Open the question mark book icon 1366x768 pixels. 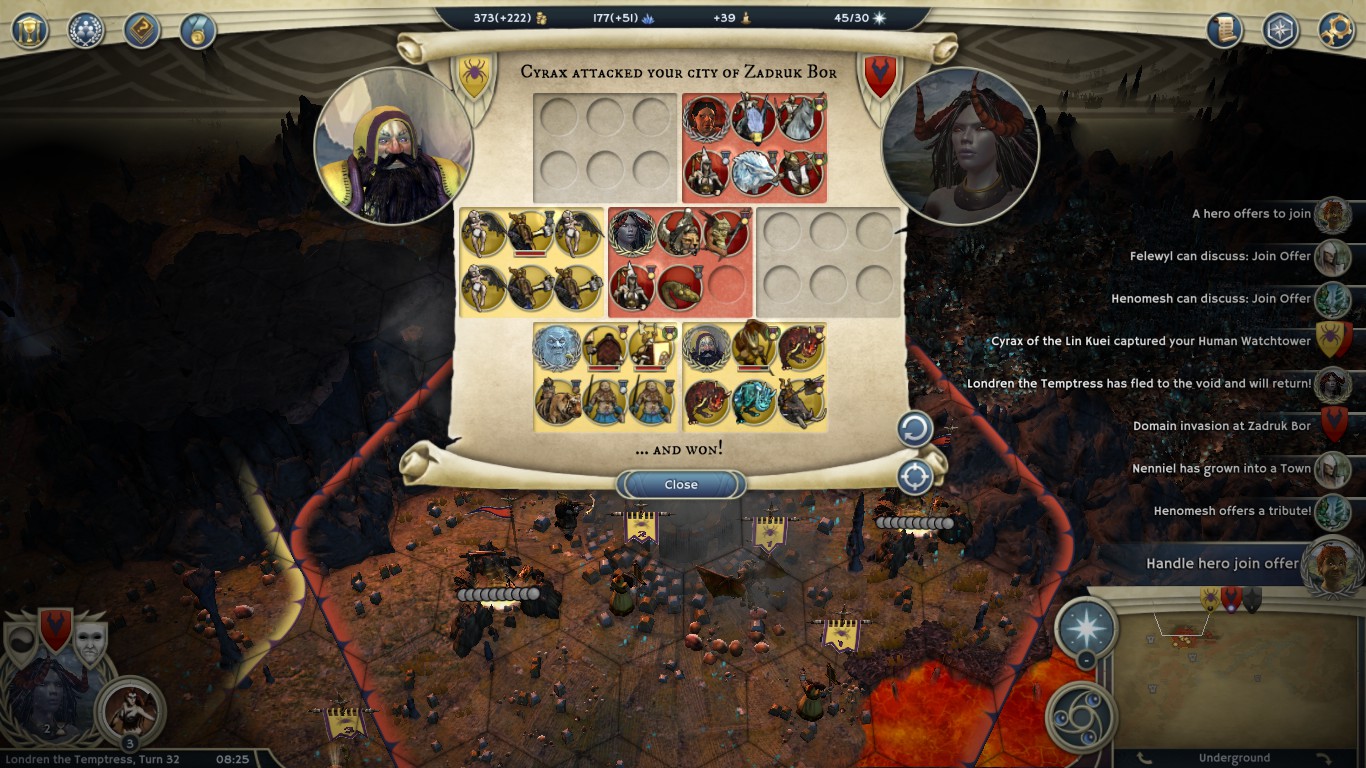[142, 30]
